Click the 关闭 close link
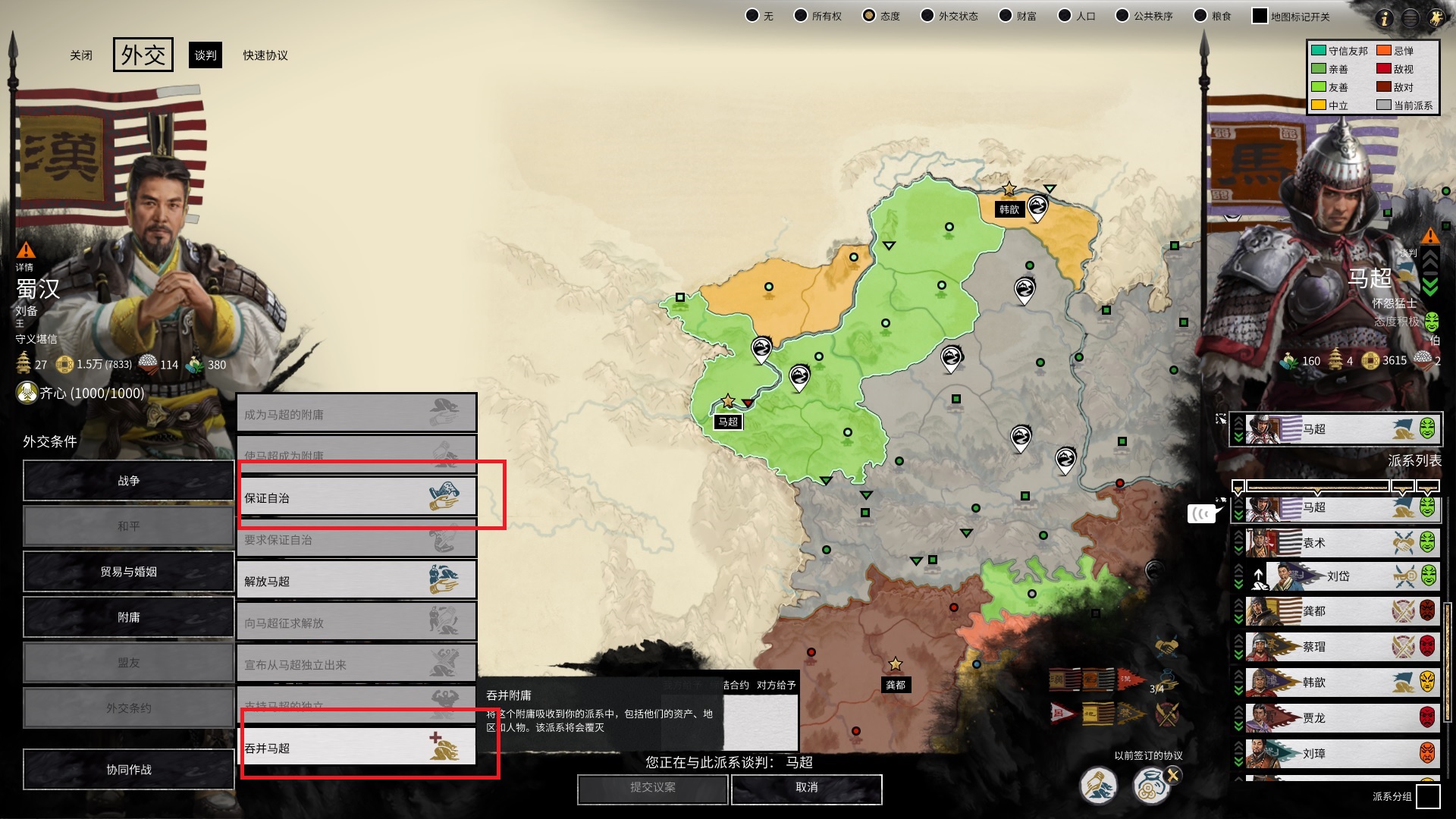This screenshot has height=819, width=1456. click(81, 55)
